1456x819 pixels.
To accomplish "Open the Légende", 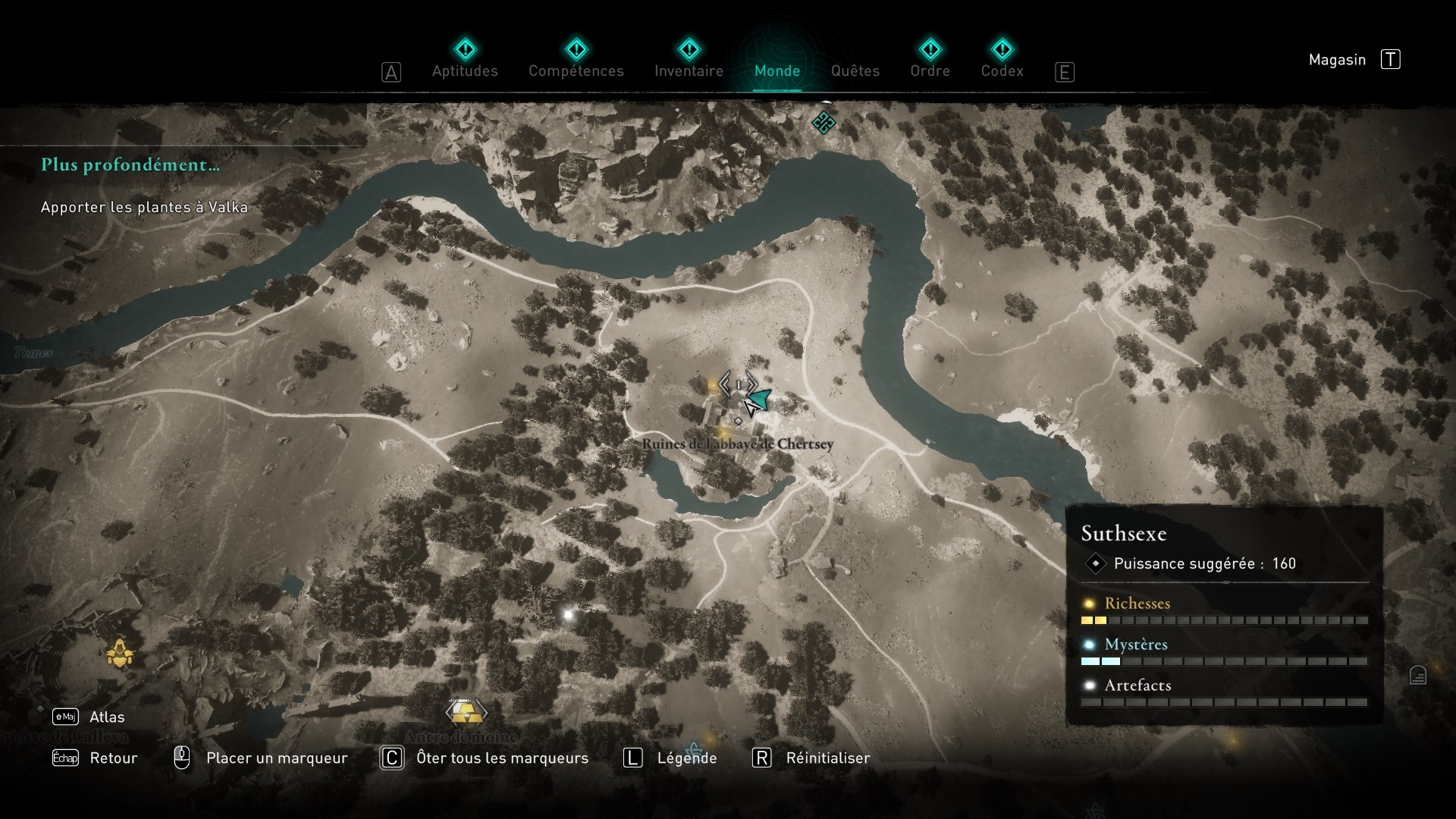I will [x=687, y=758].
